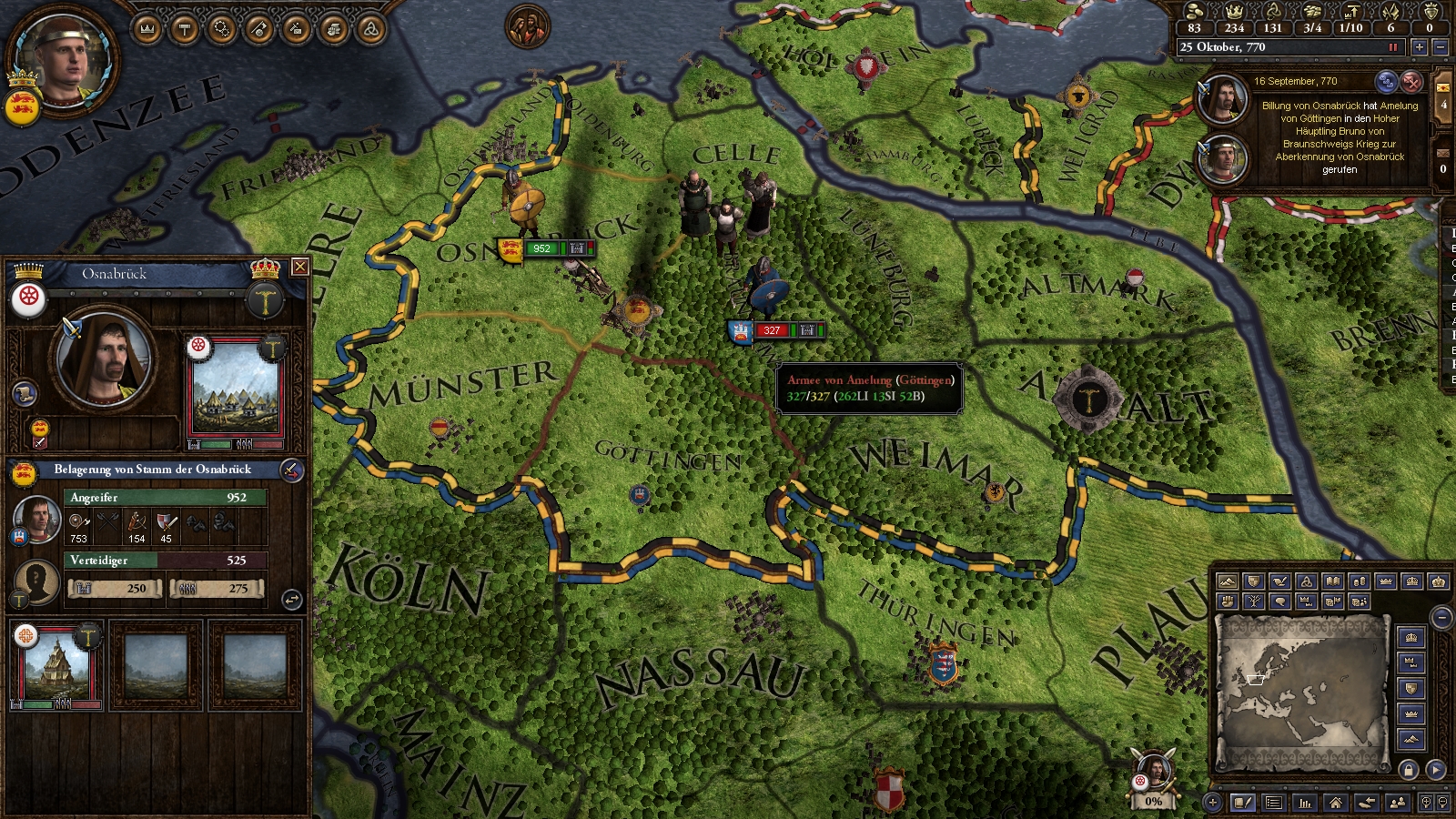The image size is (1456, 819).
Task: Open the ledger bar-chart button
Action: 1305,803
